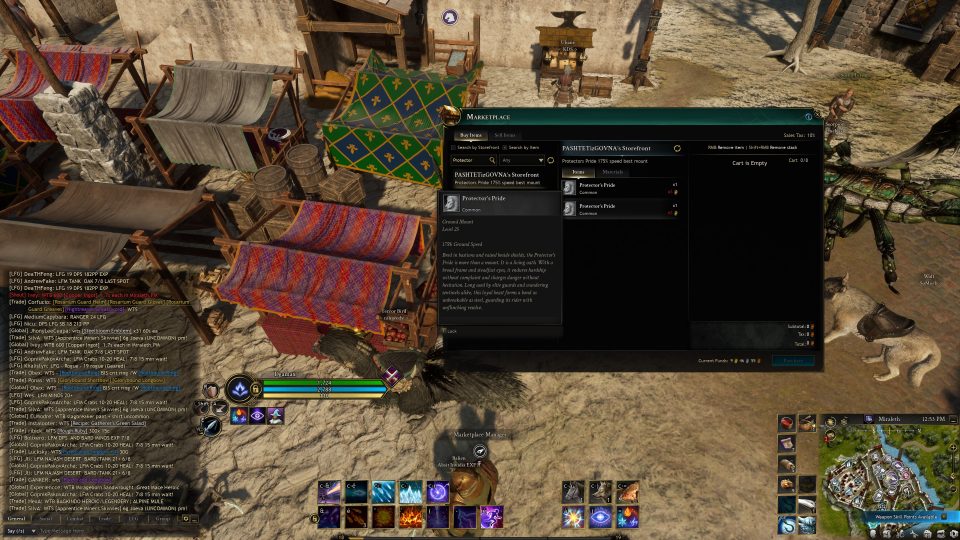This screenshot has width=960, height=540.
Task: Refresh the storefront with the circular arrow
Action: tap(677, 148)
